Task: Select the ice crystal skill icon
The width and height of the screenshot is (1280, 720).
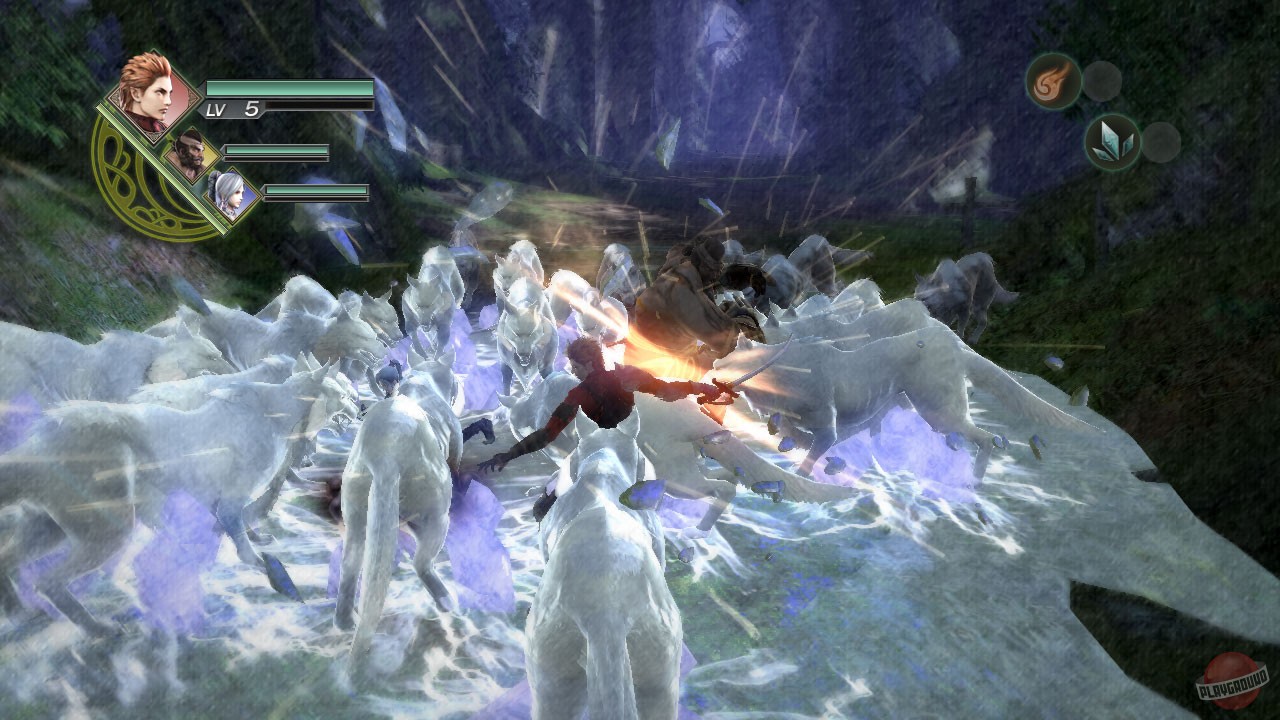Action: tap(1112, 142)
